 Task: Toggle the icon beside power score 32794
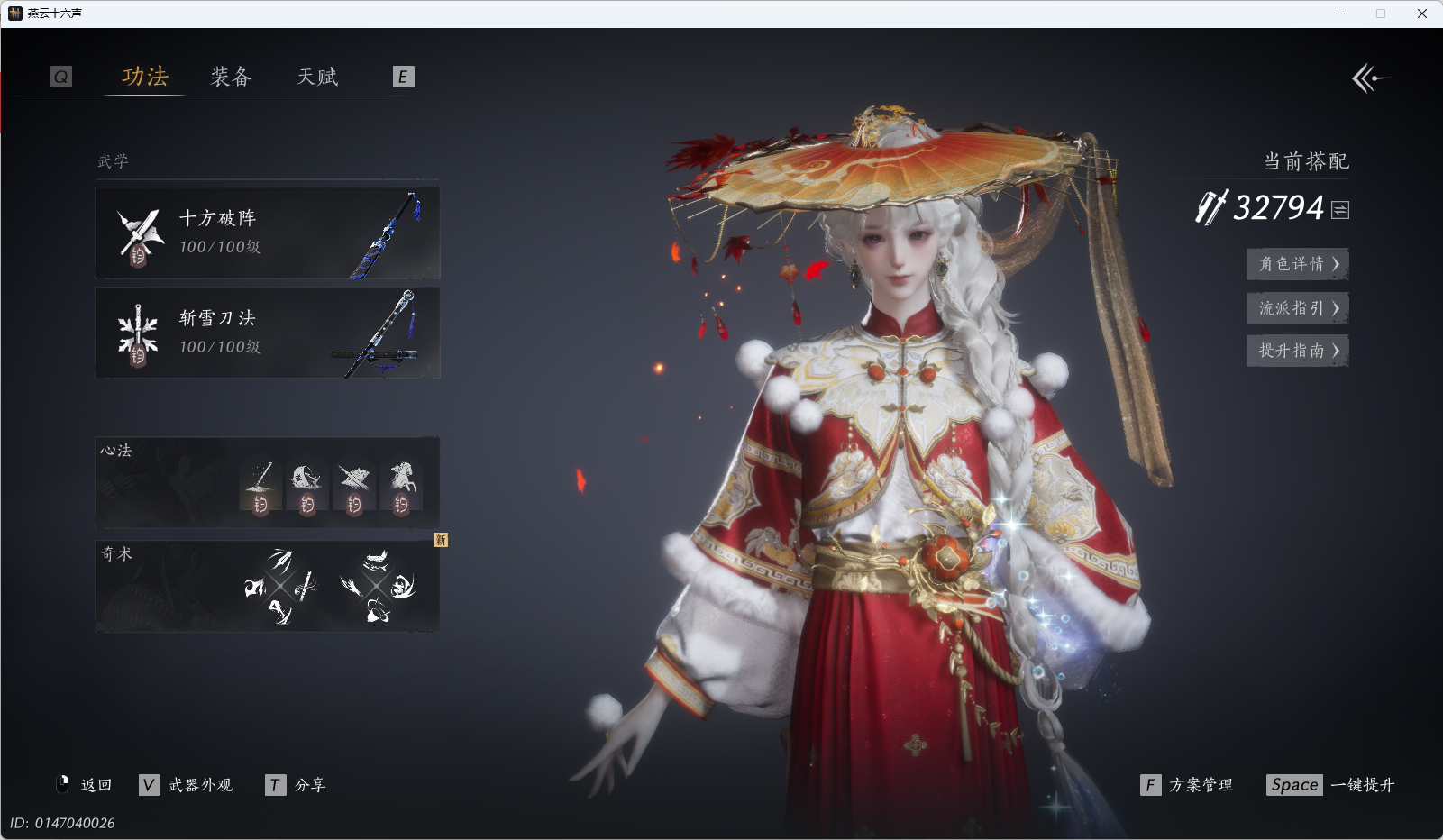[x=1340, y=210]
